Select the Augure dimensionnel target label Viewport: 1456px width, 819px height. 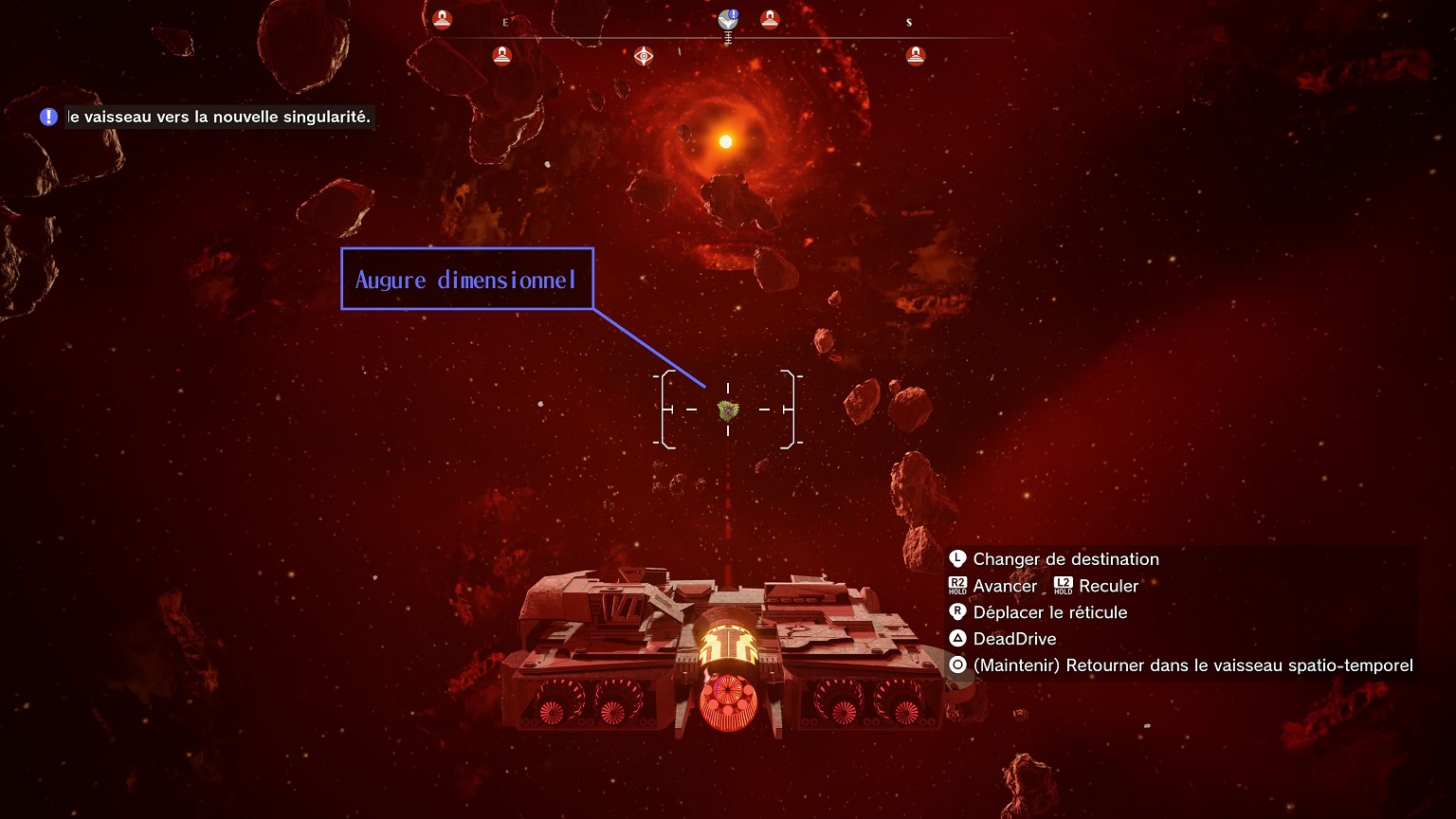point(466,279)
